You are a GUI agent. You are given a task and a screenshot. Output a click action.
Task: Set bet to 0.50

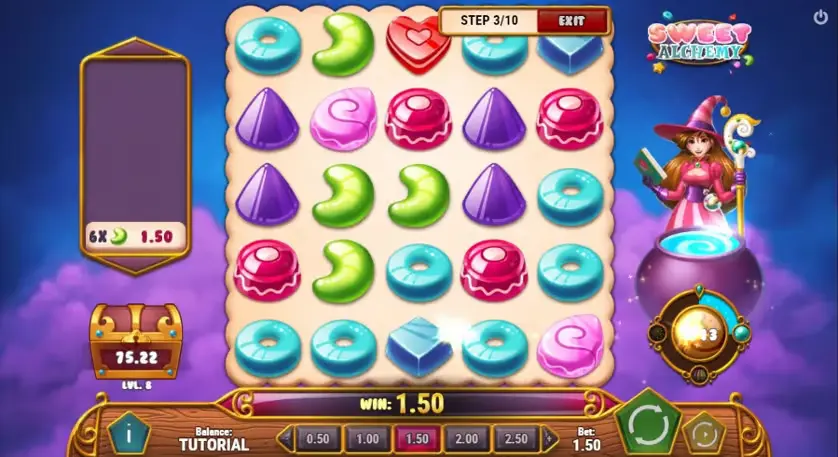(317, 438)
